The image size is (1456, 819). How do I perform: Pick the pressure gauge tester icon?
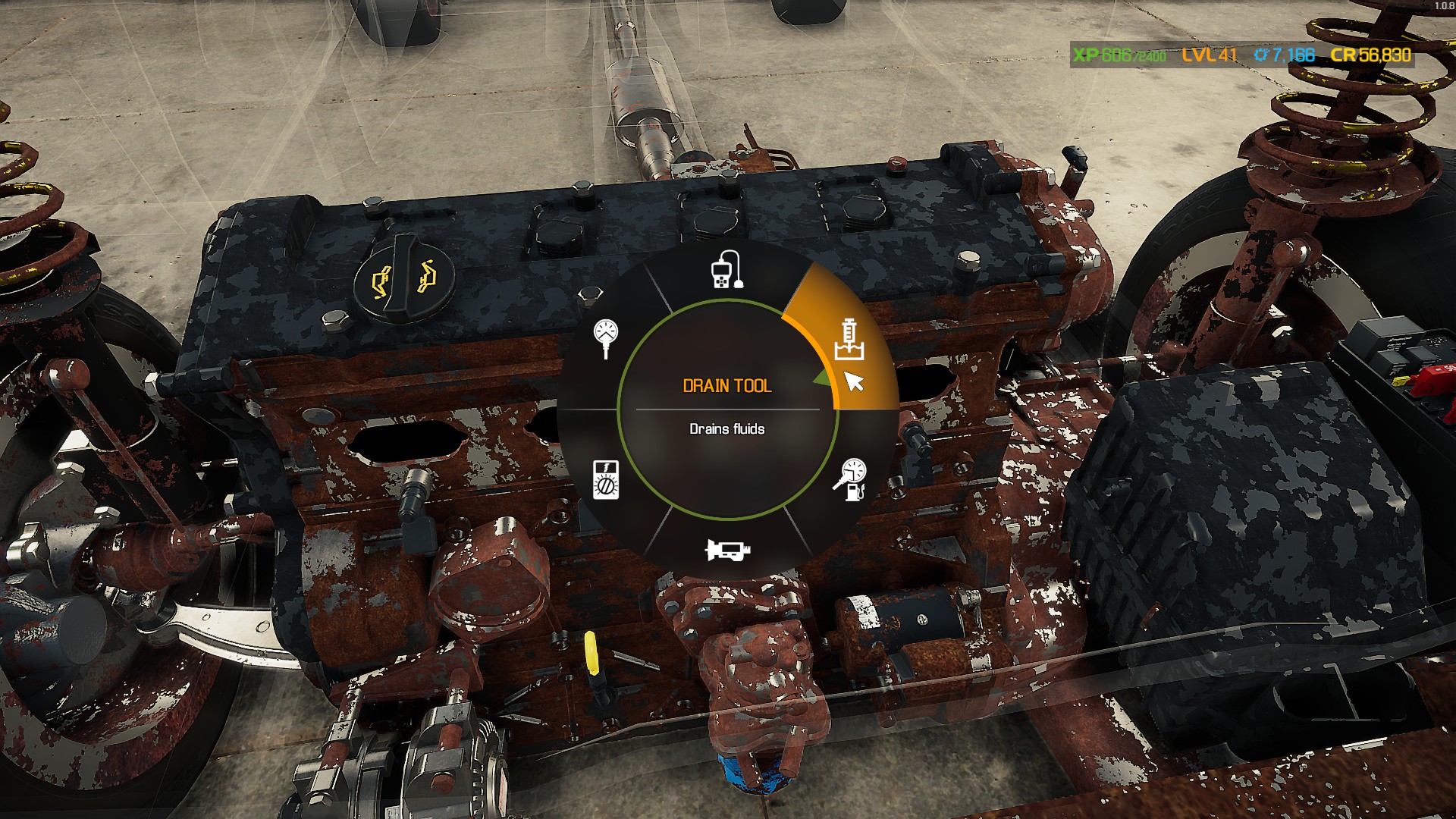click(606, 338)
